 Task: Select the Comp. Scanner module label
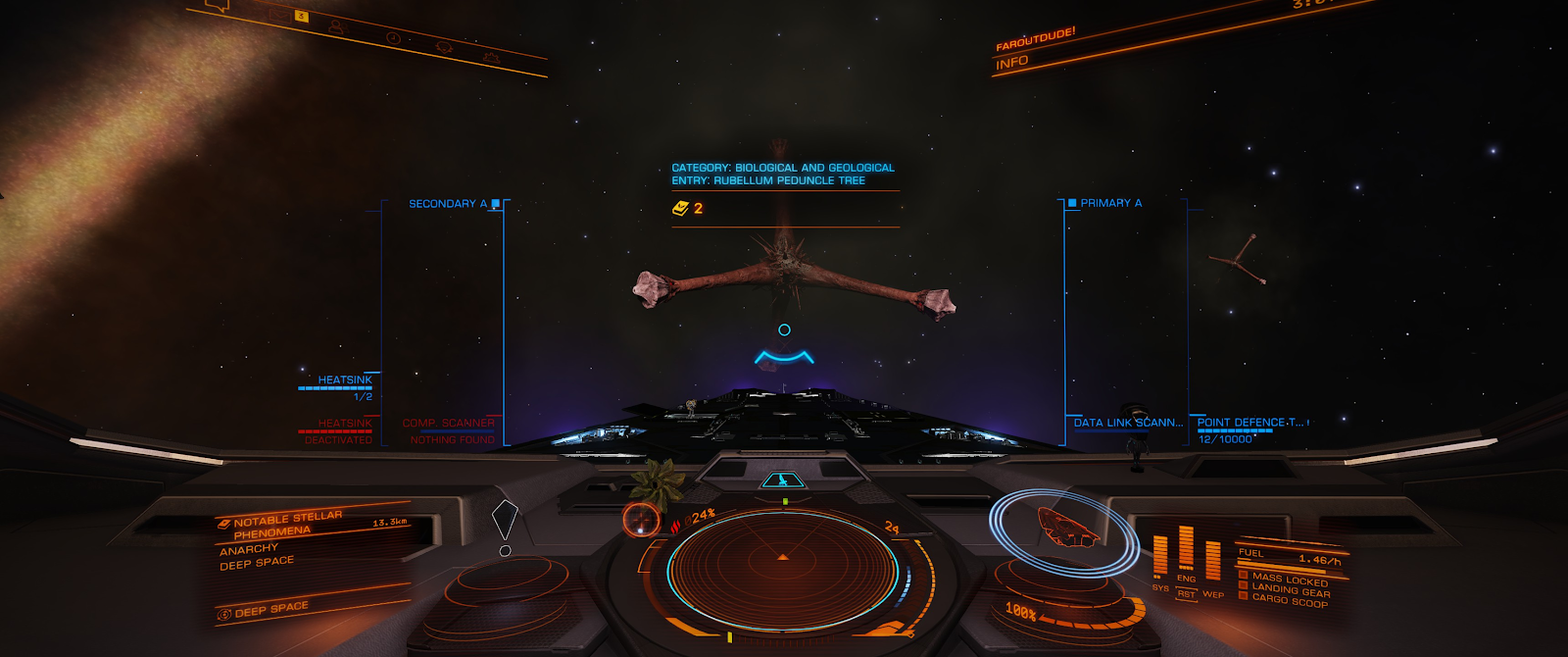point(448,424)
